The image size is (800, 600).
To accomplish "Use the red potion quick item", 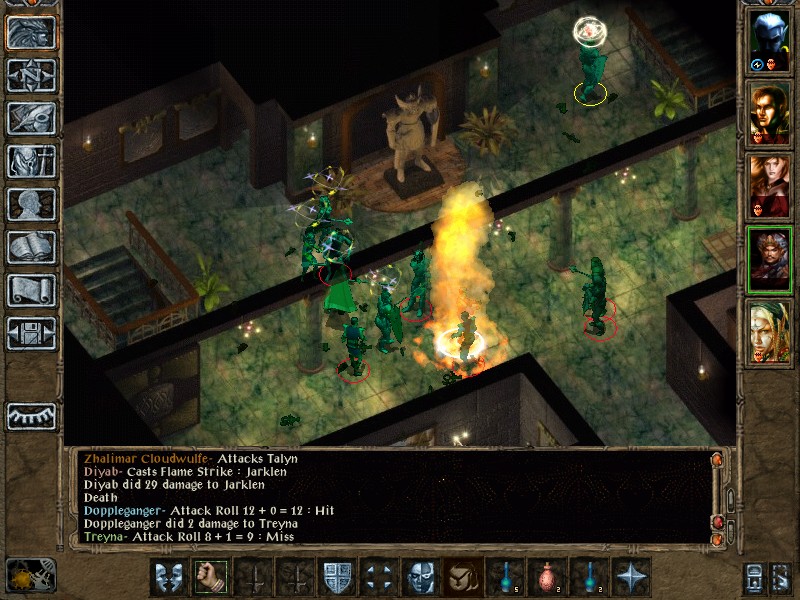I will click(x=546, y=577).
